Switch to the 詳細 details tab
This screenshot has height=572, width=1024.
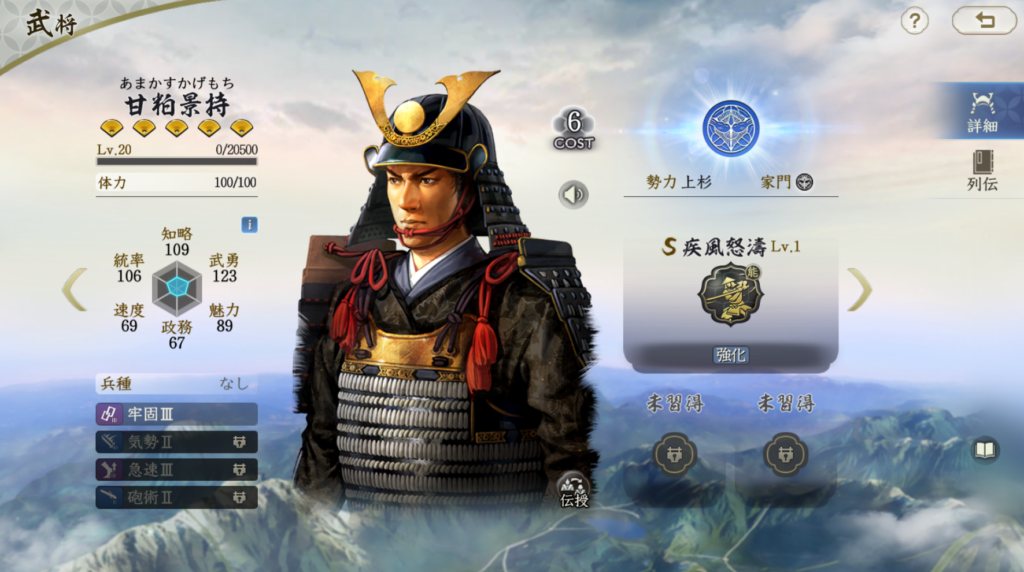981,111
